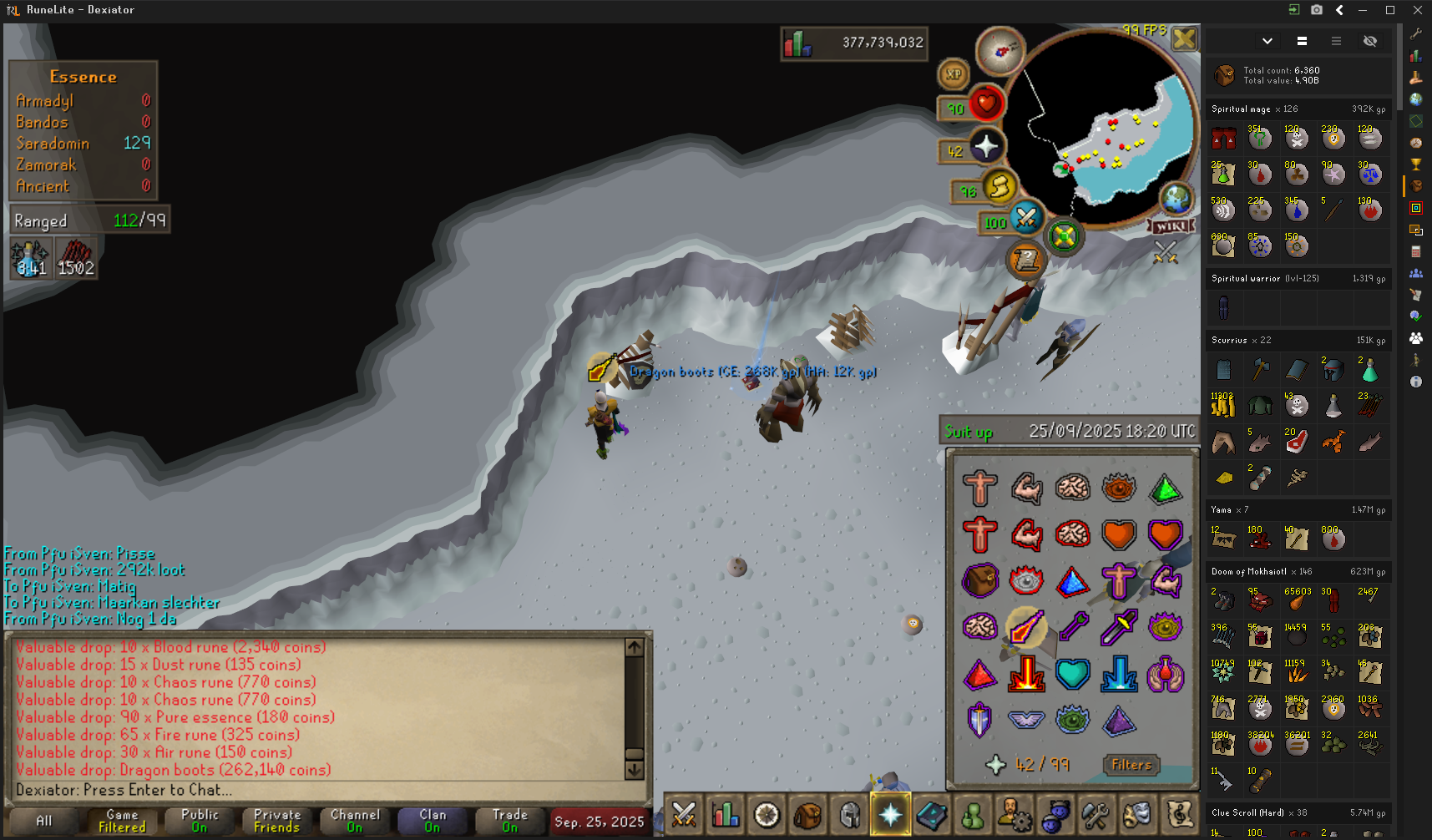Open the Combat Options tab

684,815
